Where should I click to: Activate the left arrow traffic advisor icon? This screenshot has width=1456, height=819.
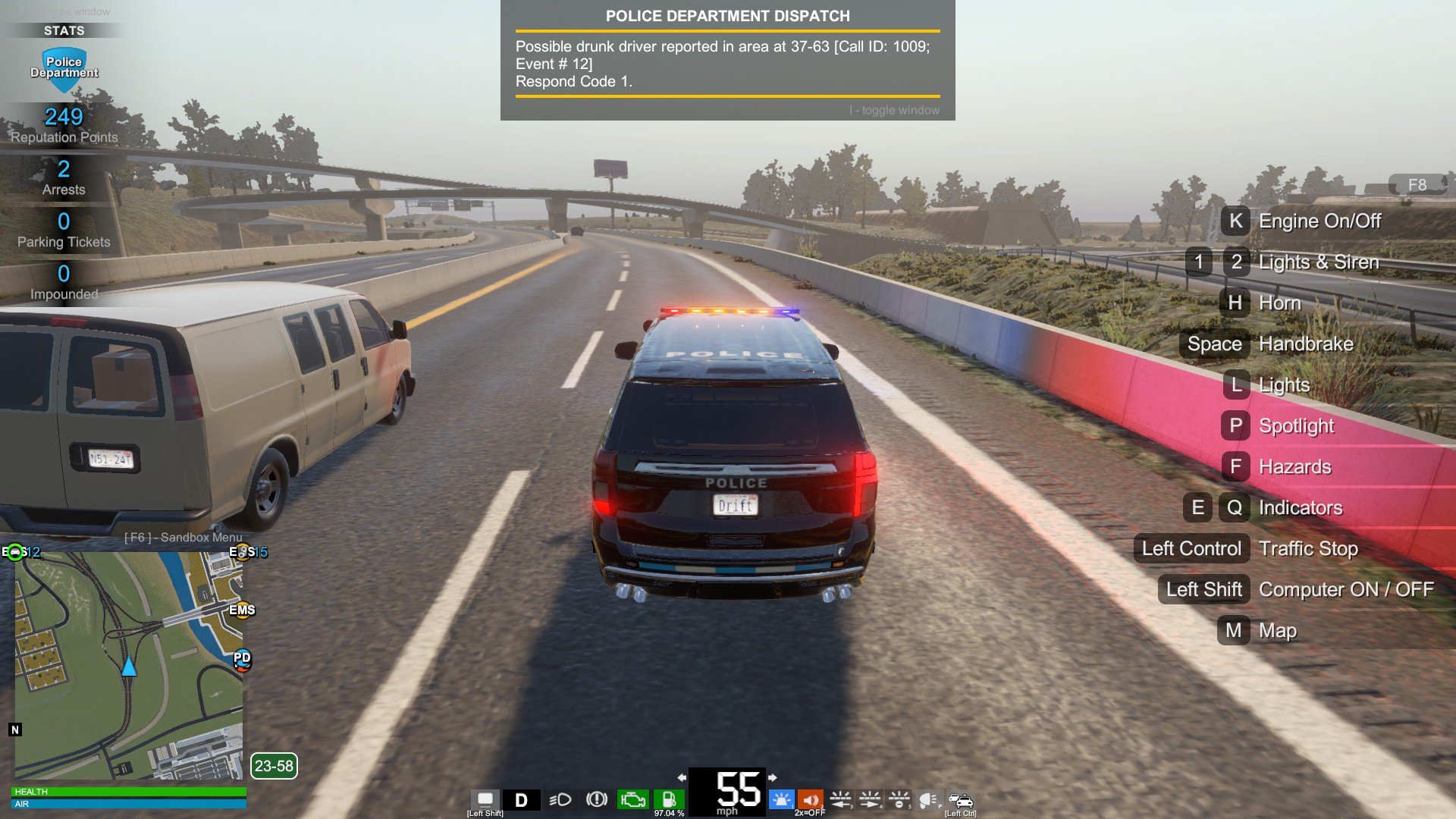[x=840, y=799]
